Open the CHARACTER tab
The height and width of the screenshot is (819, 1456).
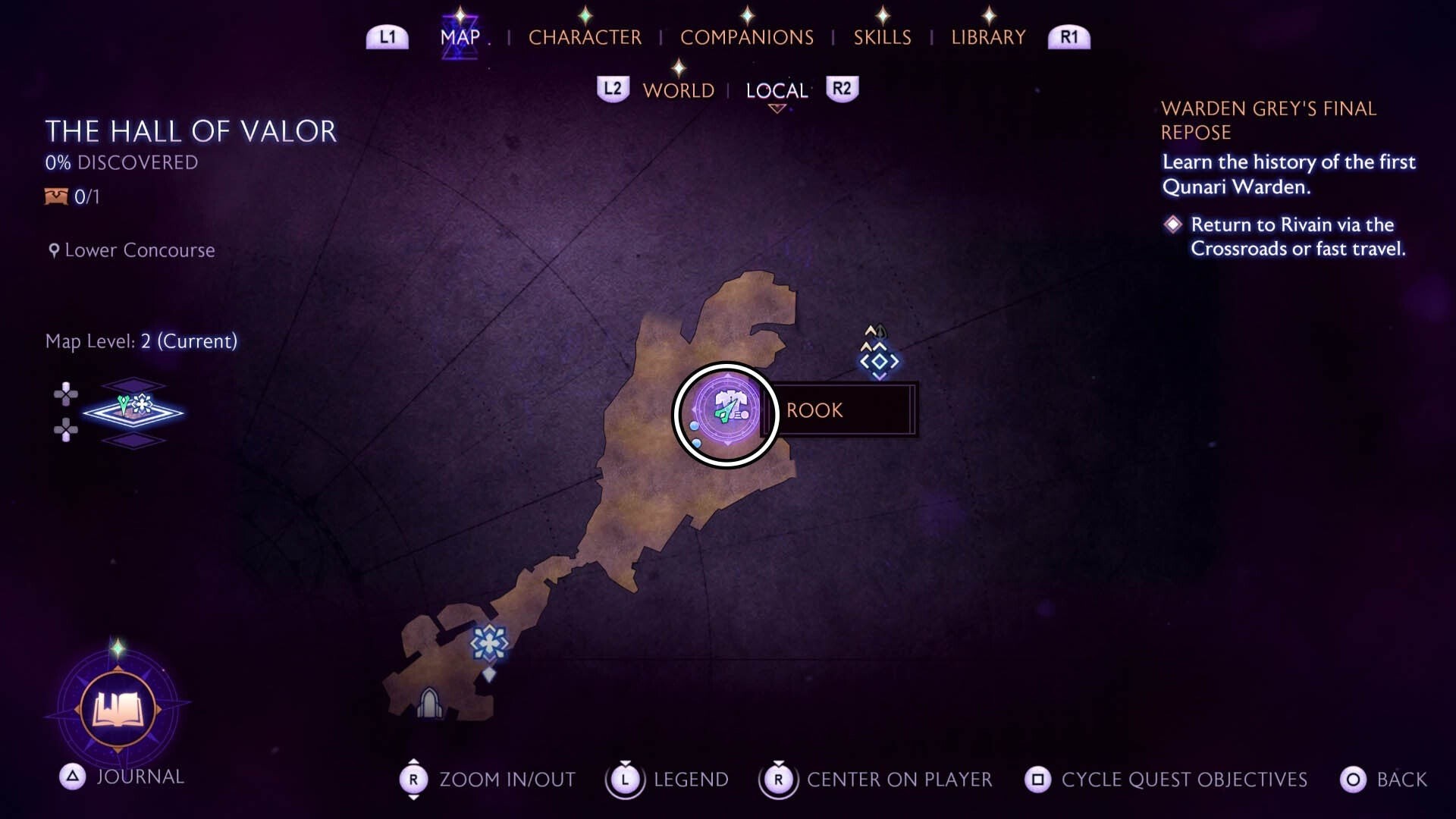585,36
